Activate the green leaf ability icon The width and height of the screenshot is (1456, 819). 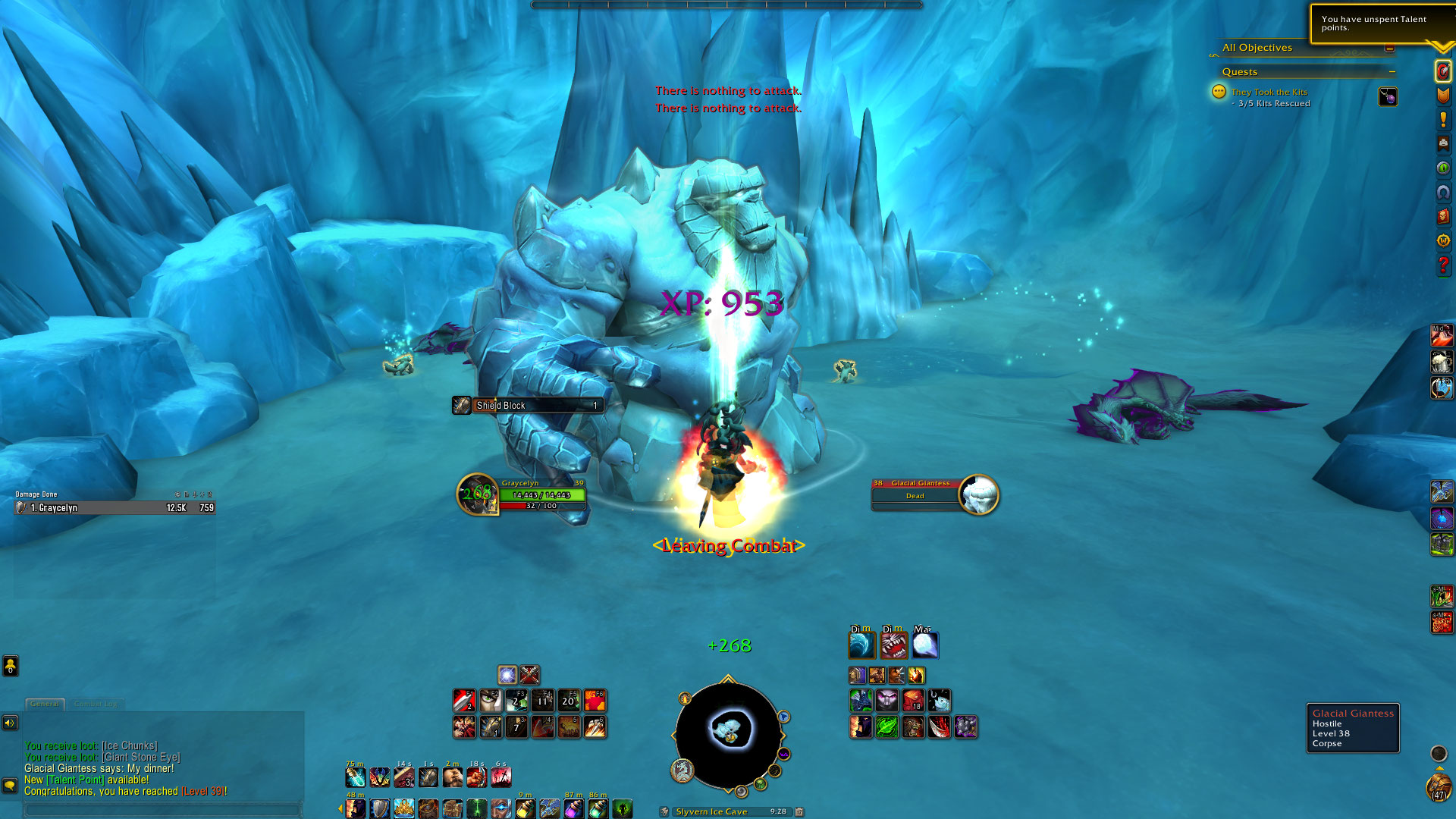click(887, 726)
